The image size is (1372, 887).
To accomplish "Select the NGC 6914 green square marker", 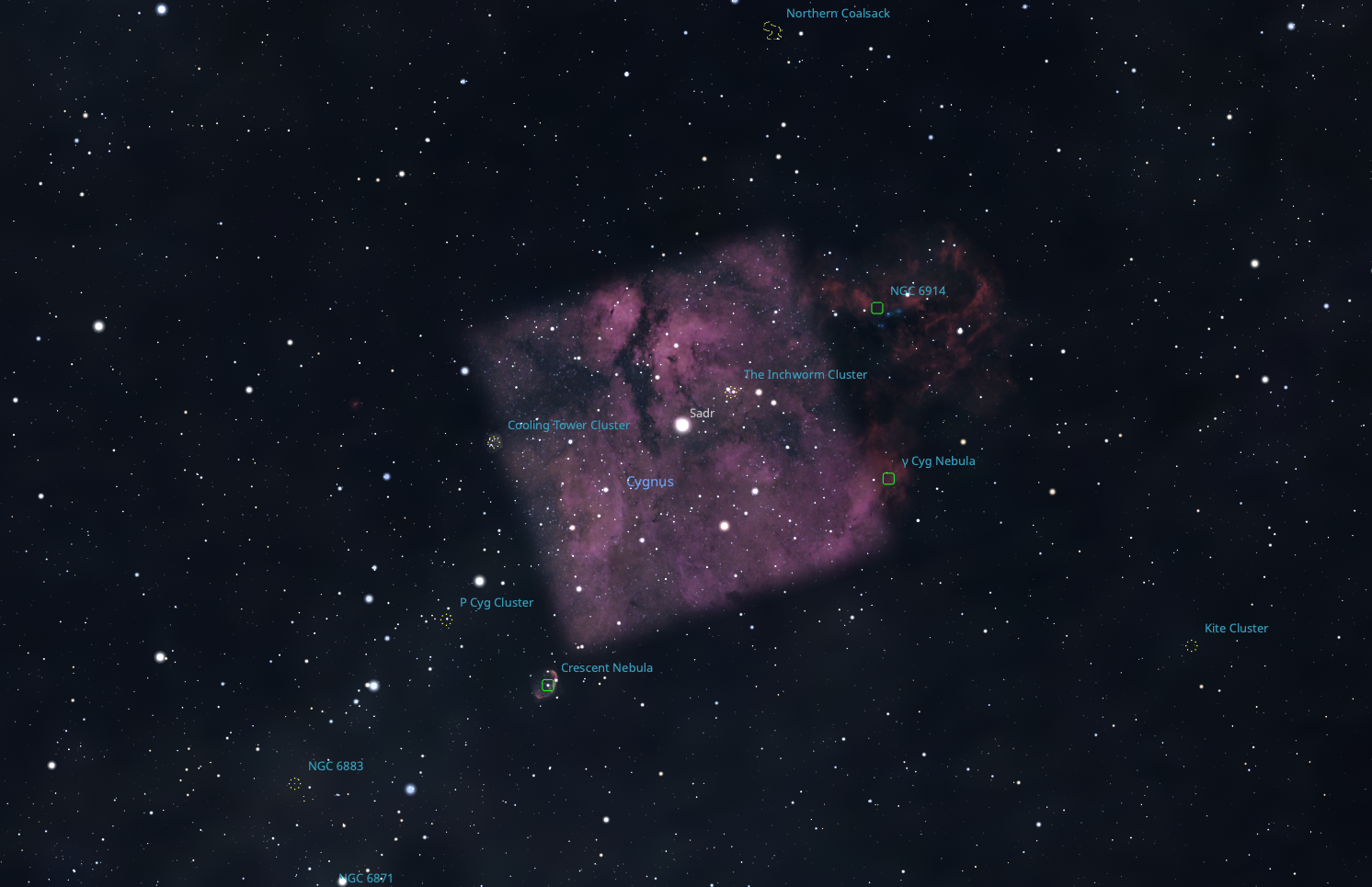I will (877, 308).
